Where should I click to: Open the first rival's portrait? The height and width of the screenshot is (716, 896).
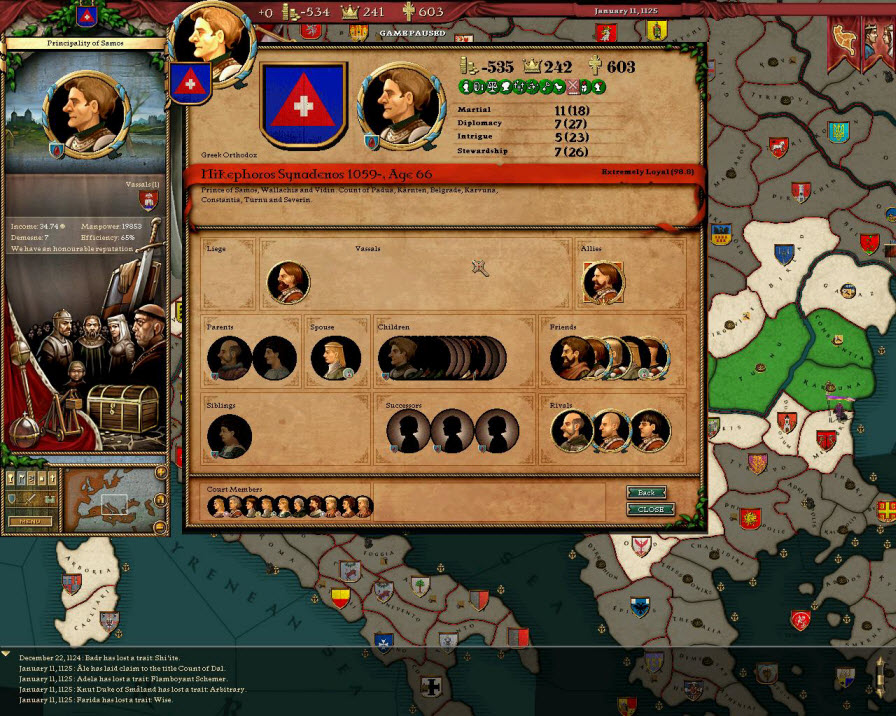tap(571, 431)
